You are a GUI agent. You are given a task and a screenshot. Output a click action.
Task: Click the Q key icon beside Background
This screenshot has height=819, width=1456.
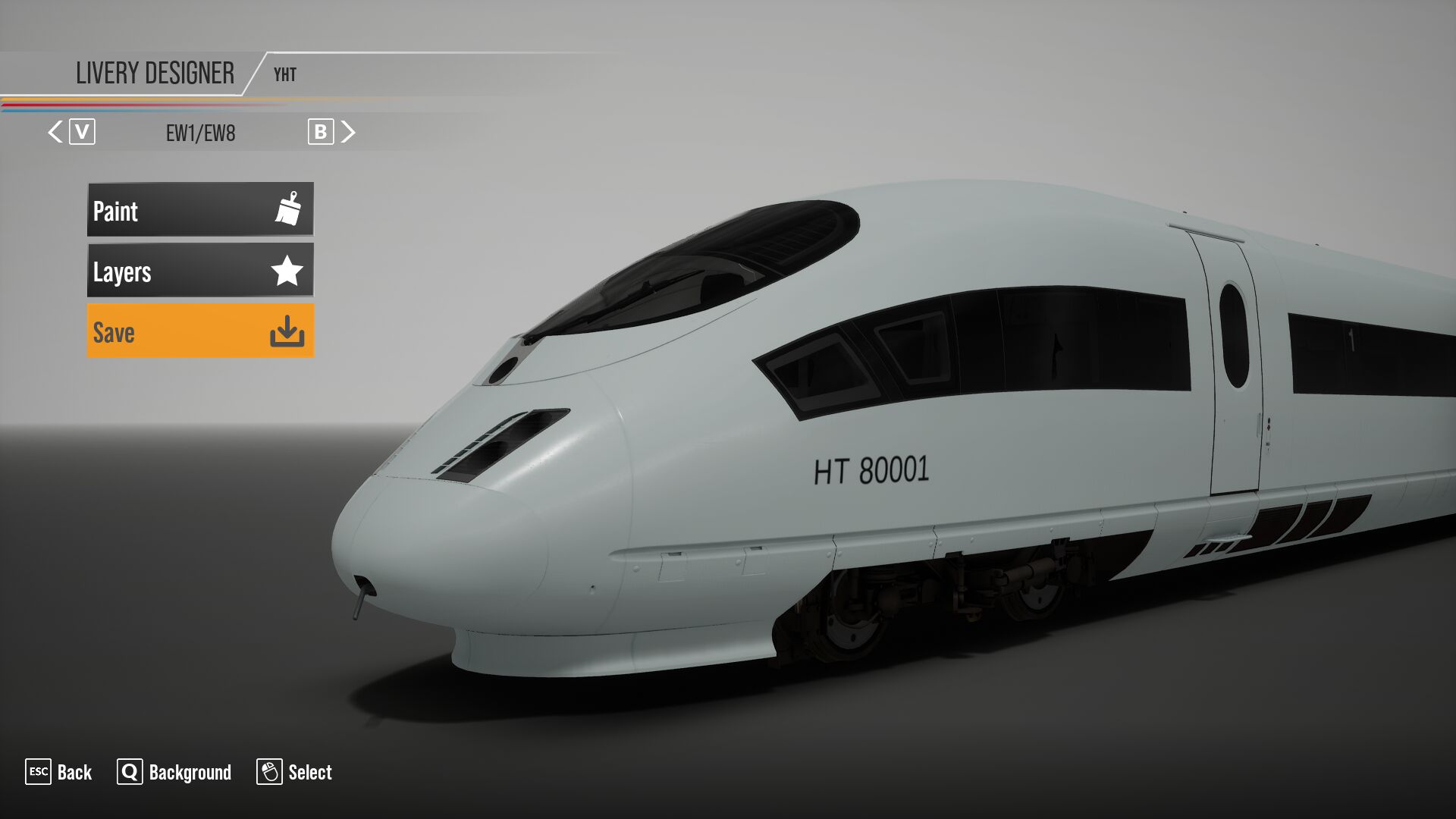tap(130, 772)
